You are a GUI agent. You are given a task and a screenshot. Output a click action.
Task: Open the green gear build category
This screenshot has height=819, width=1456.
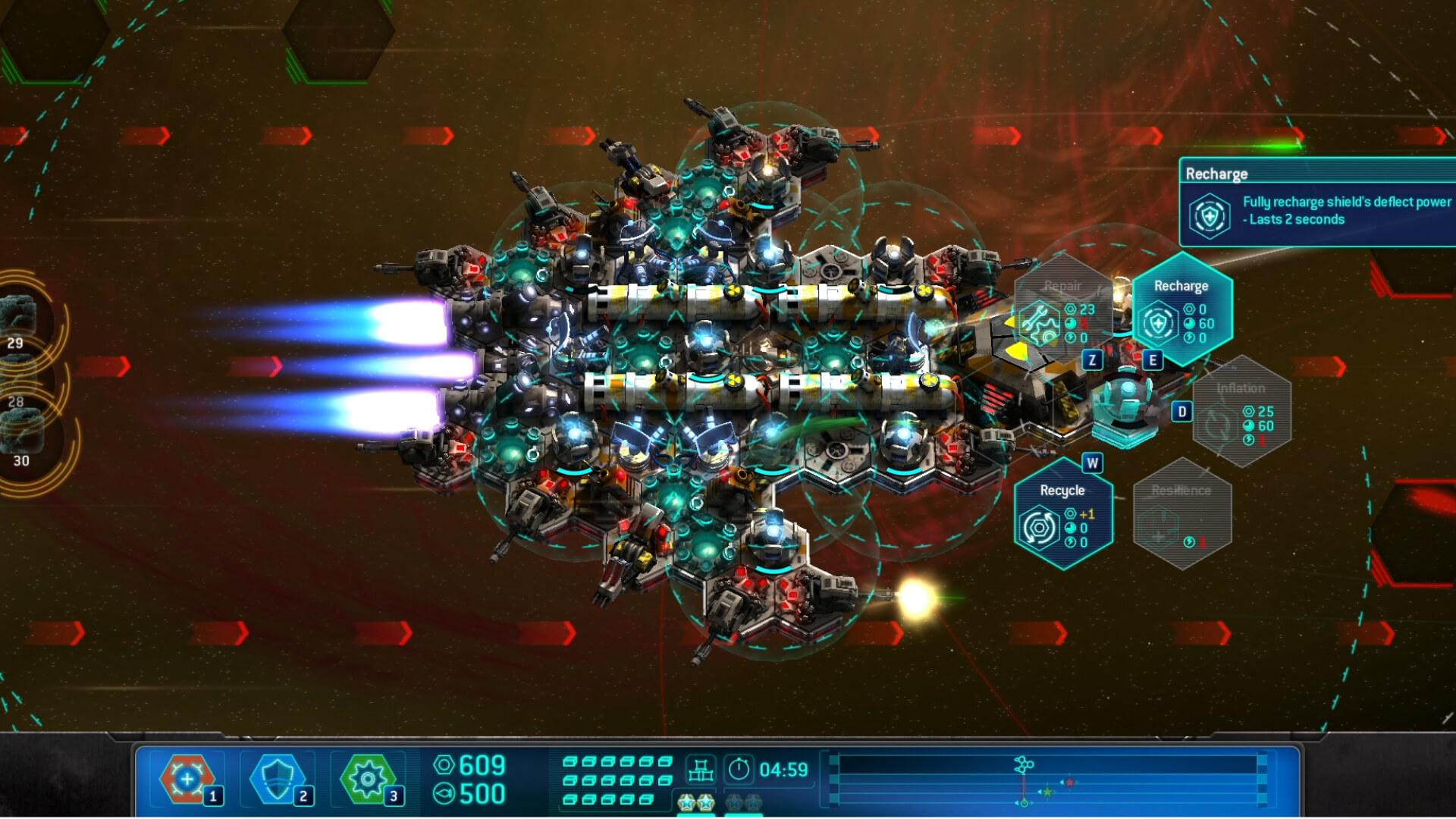tap(369, 779)
